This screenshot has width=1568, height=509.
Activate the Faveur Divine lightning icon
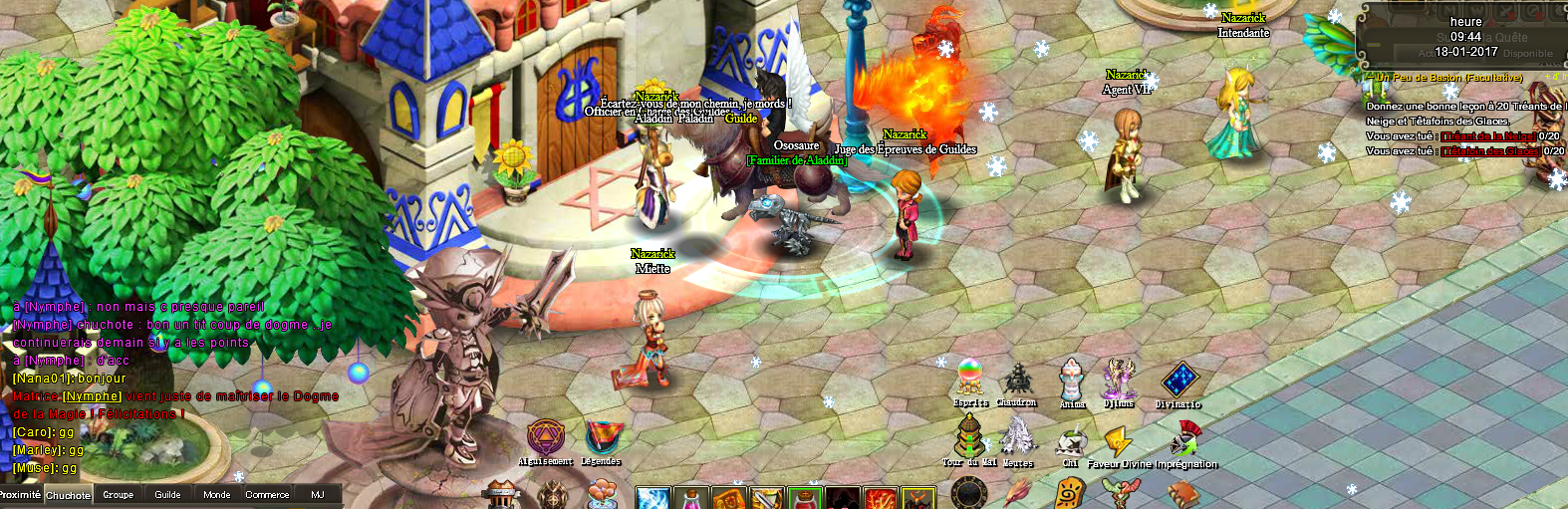(x=1118, y=440)
